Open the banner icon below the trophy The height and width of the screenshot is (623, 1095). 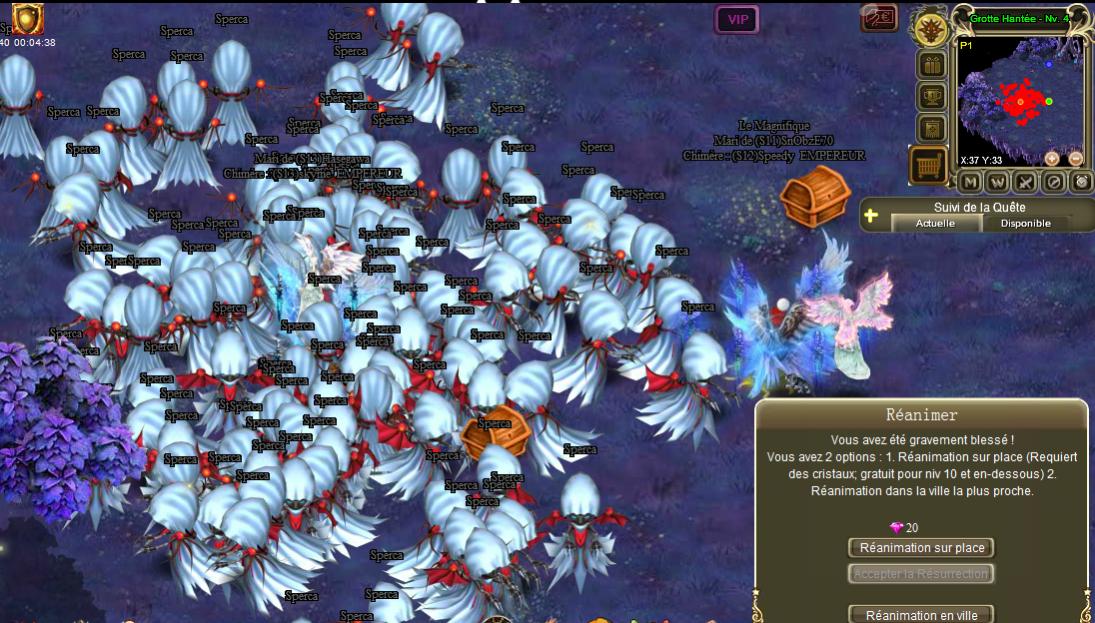[x=932, y=129]
